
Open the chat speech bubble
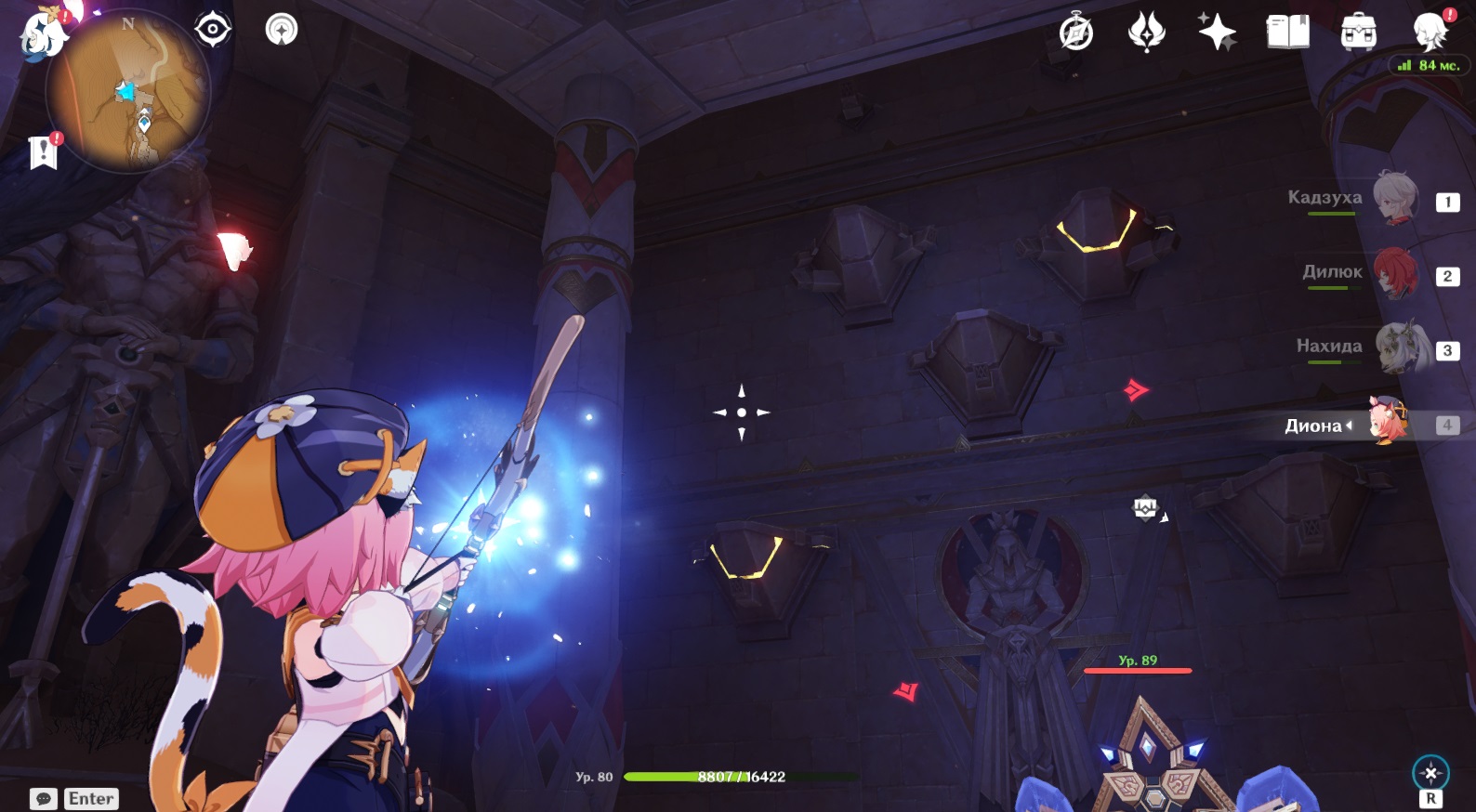43,799
